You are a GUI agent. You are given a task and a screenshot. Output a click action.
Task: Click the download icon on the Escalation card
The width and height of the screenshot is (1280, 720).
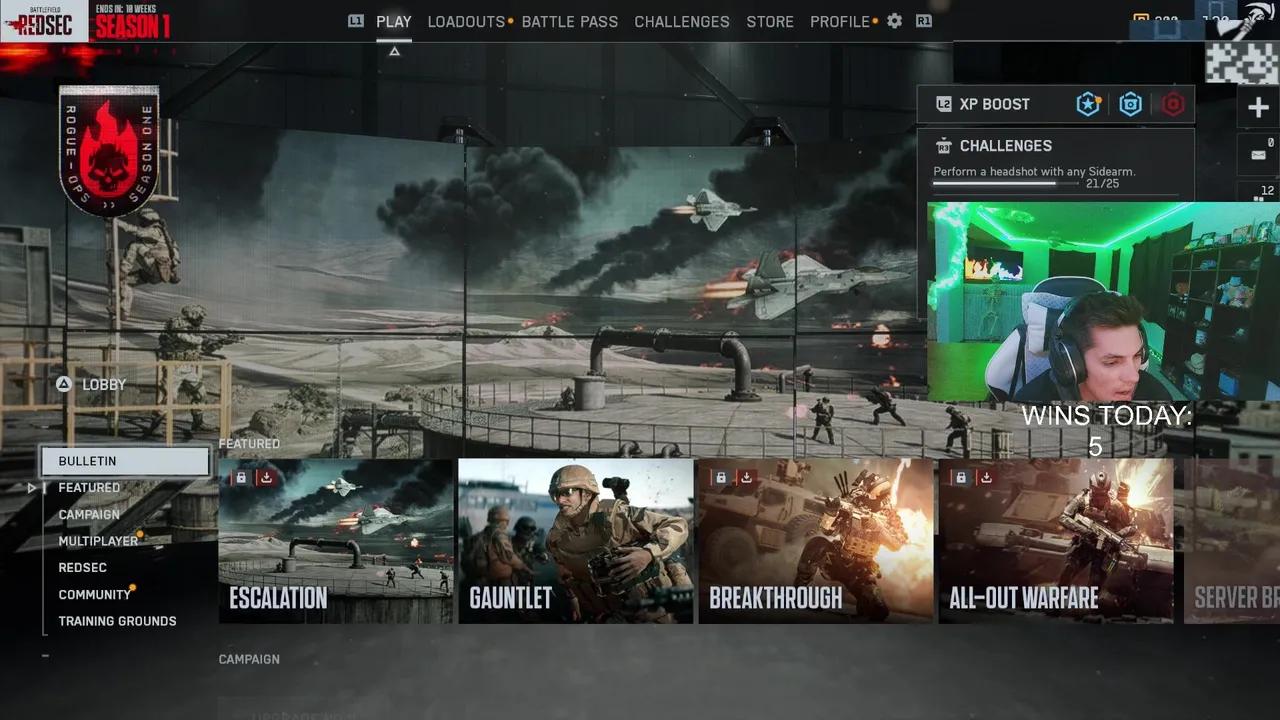265,477
